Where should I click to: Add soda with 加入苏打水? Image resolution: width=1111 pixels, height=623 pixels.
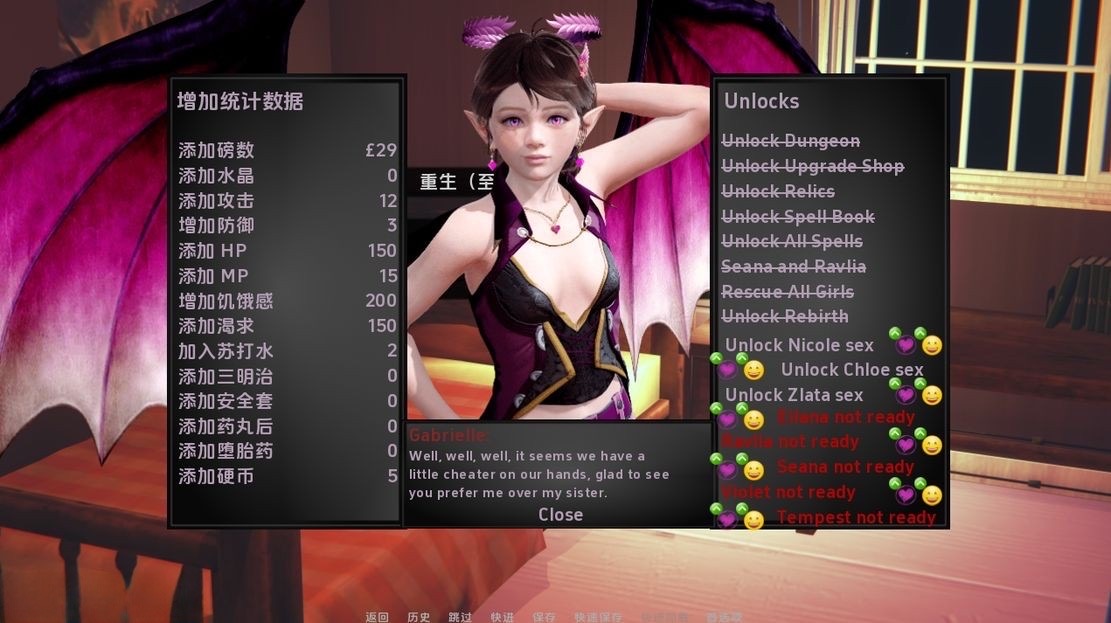(225, 351)
